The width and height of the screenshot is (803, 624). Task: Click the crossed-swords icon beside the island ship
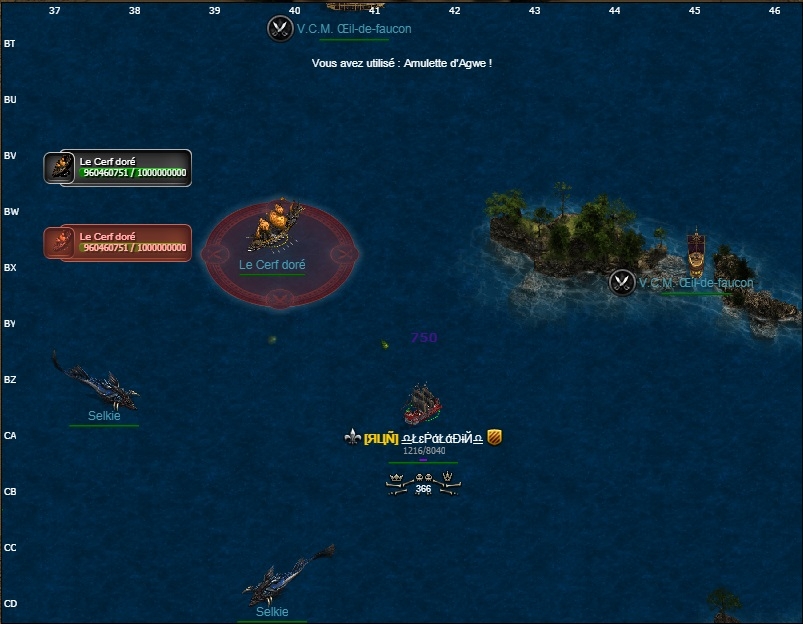(622, 283)
